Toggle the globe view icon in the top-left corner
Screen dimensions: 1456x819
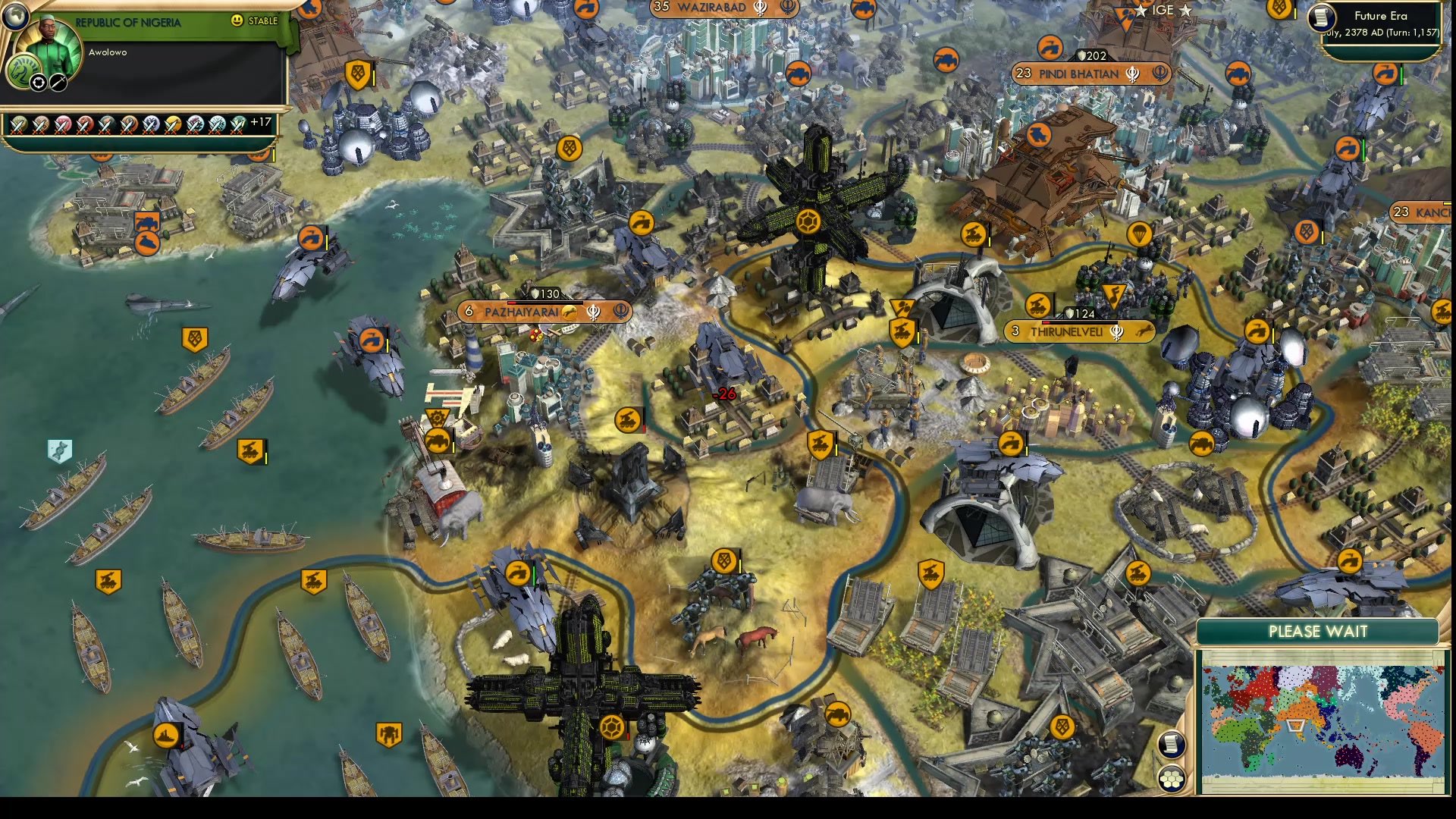(15, 17)
